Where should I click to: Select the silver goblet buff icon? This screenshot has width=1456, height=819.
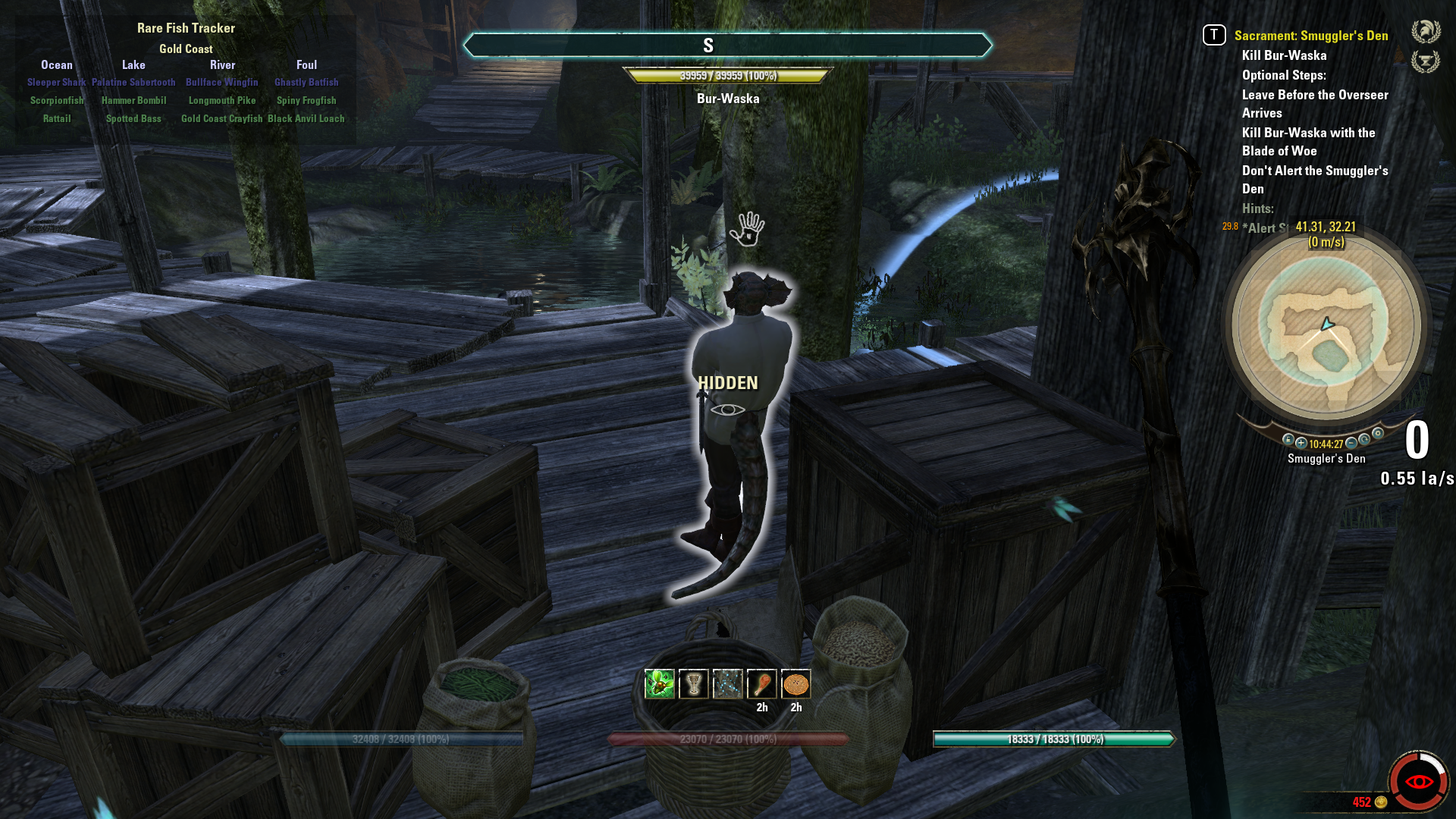(x=694, y=684)
